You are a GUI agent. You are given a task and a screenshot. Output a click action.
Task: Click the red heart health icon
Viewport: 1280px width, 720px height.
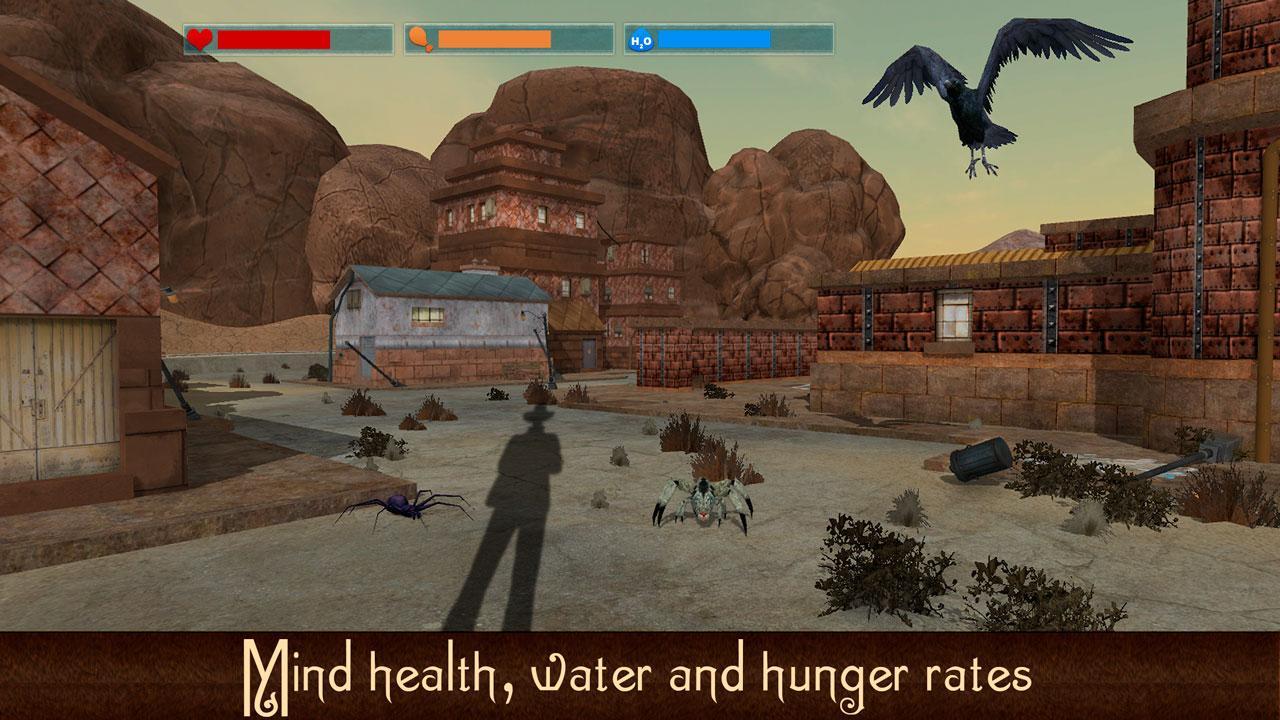(199, 39)
